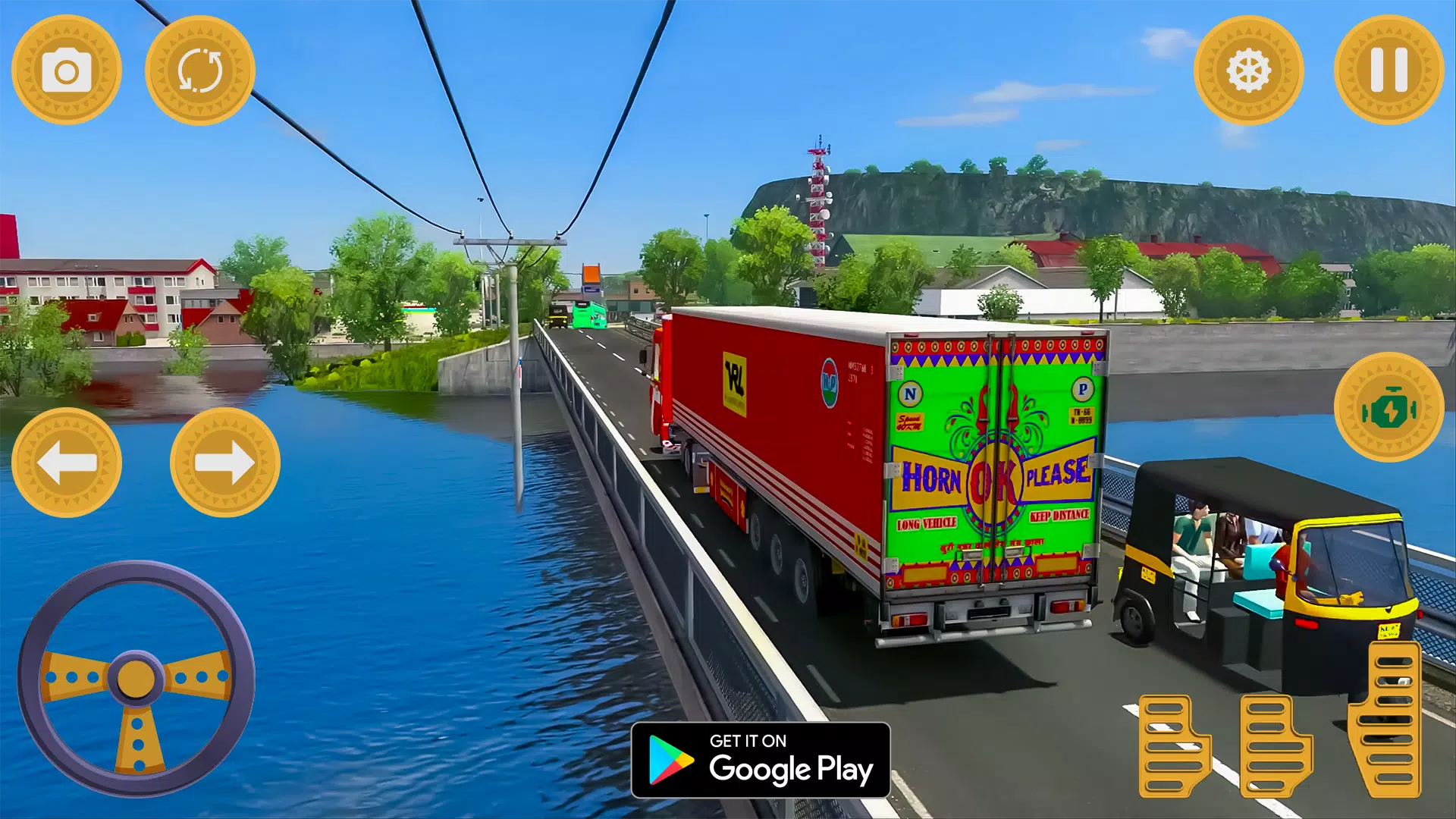Steer left using the left arrow

click(x=70, y=462)
